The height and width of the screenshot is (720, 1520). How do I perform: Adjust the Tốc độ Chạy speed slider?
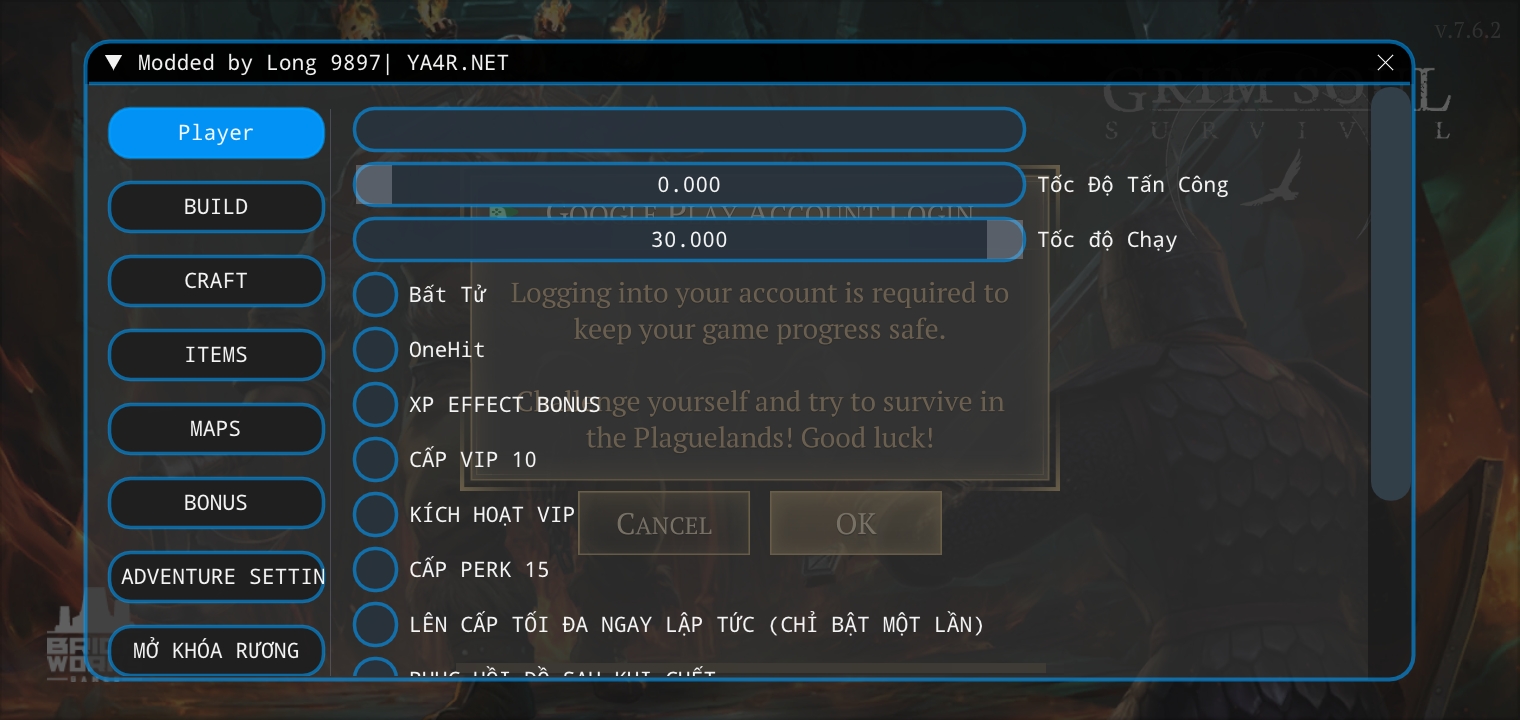(1004, 239)
